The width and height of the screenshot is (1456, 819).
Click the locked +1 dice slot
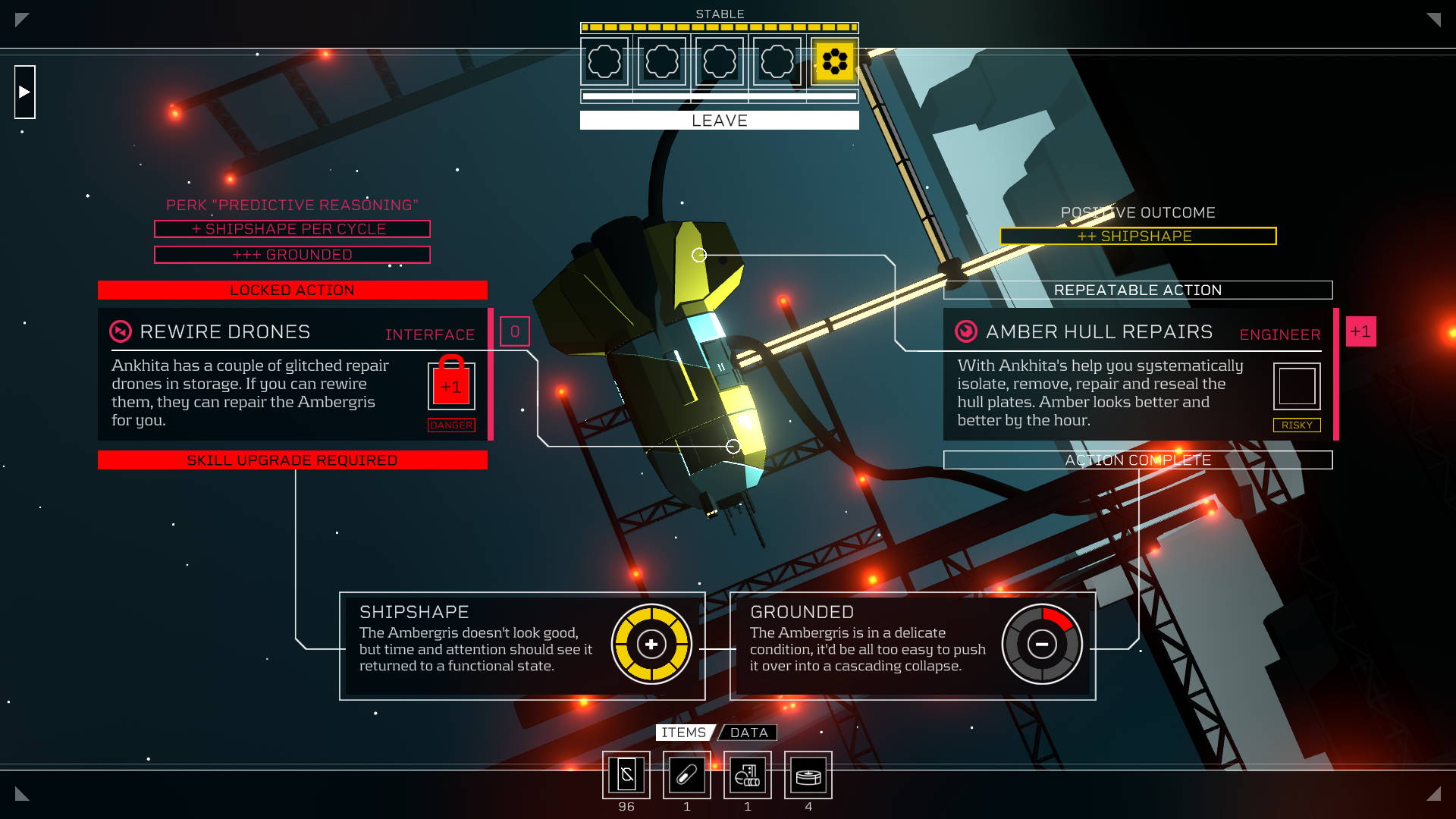click(451, 387)
